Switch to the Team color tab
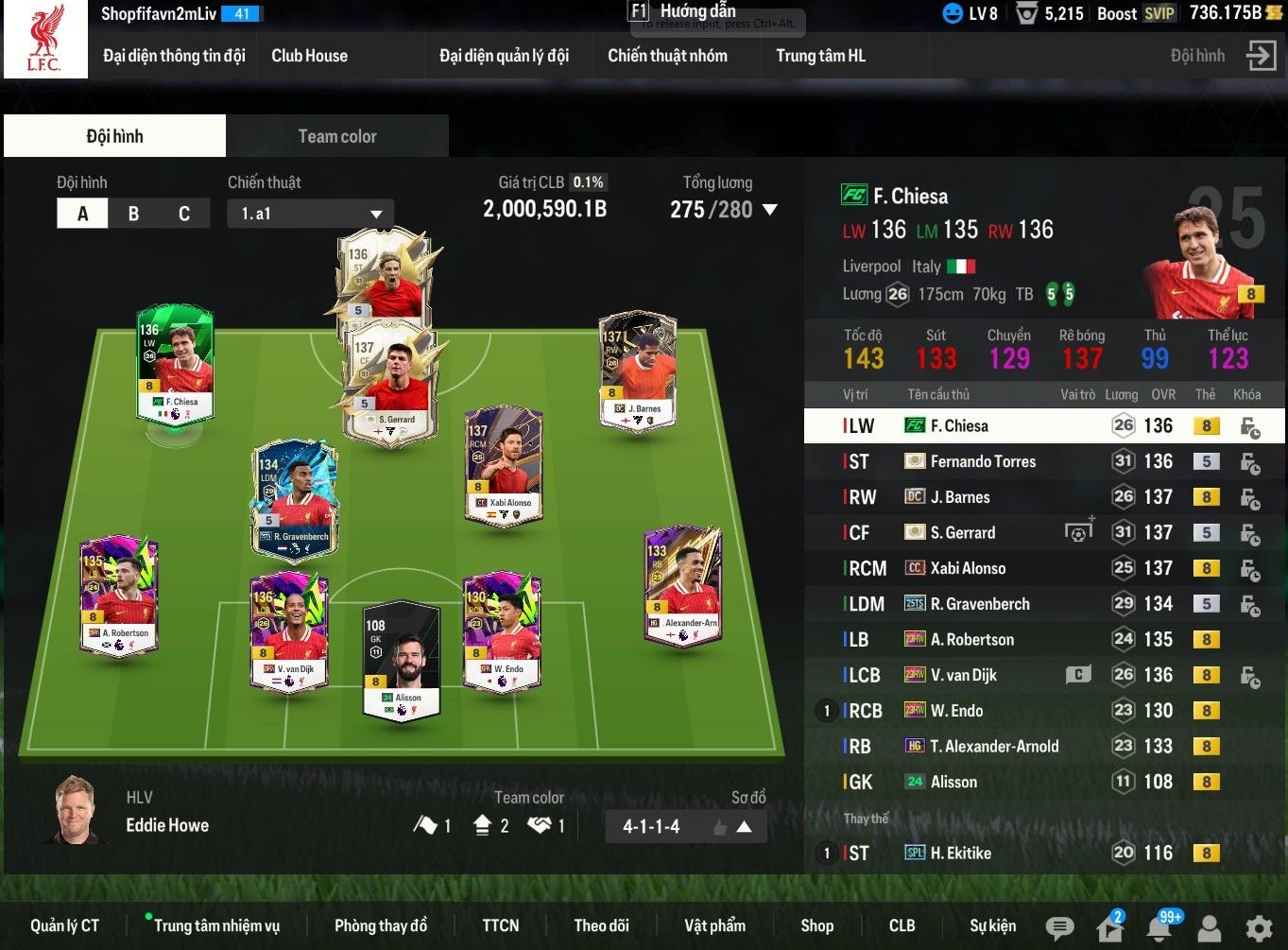This screenshot has width=1288, height=950. click(336, 136)
